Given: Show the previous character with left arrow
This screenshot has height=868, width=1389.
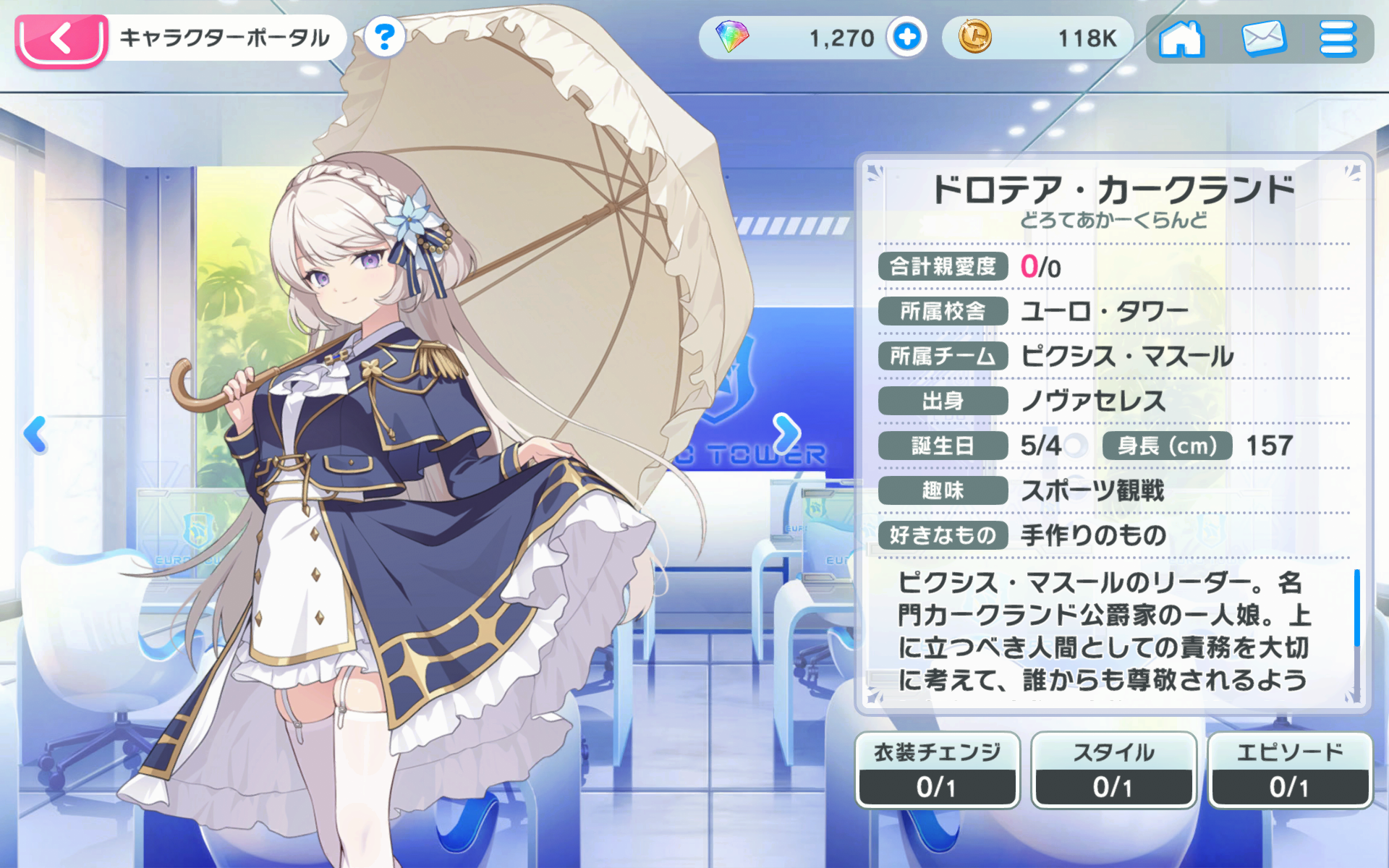Looking at the screenshot, I should click(x=35, y=434).
